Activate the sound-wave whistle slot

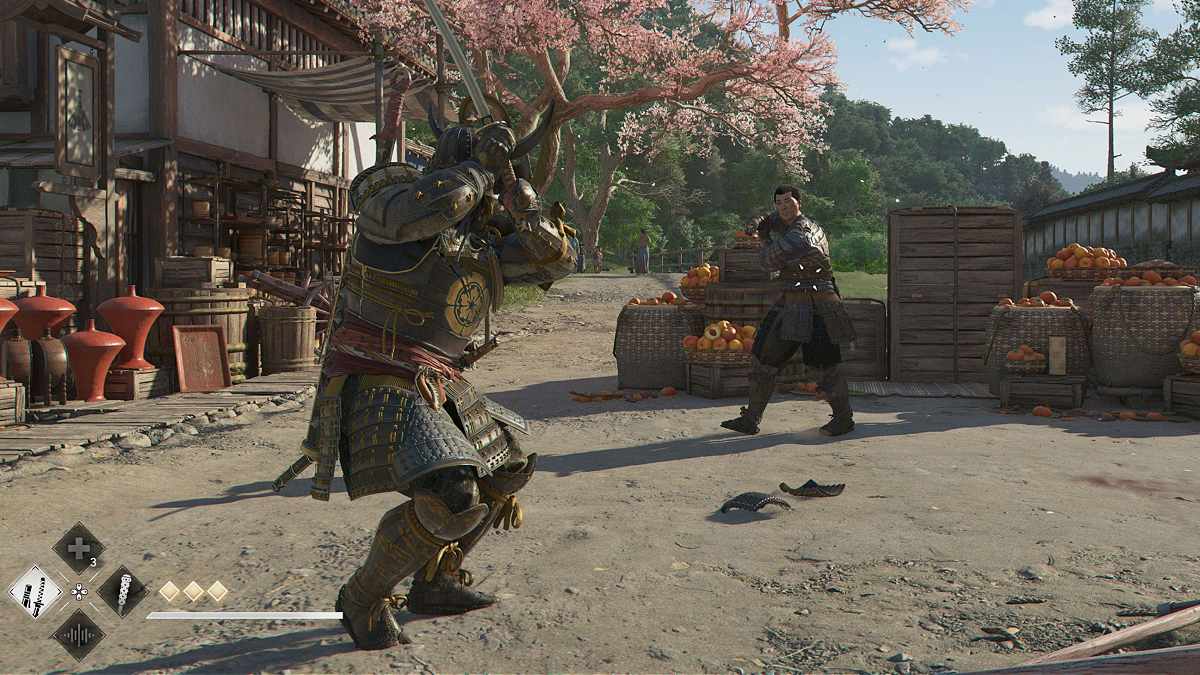click(x=78, y=635)
